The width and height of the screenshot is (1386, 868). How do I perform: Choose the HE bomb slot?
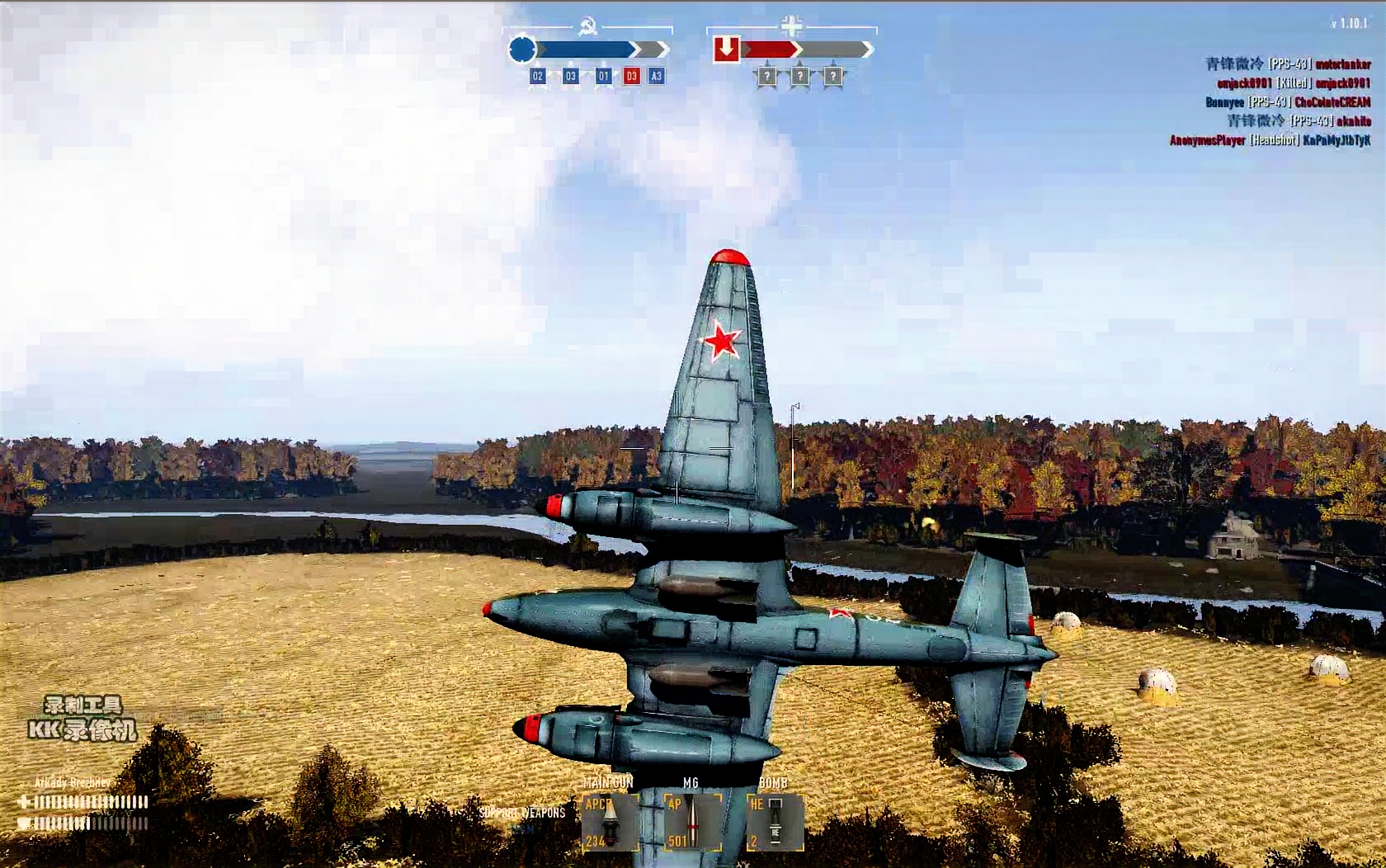coord(775,822)
